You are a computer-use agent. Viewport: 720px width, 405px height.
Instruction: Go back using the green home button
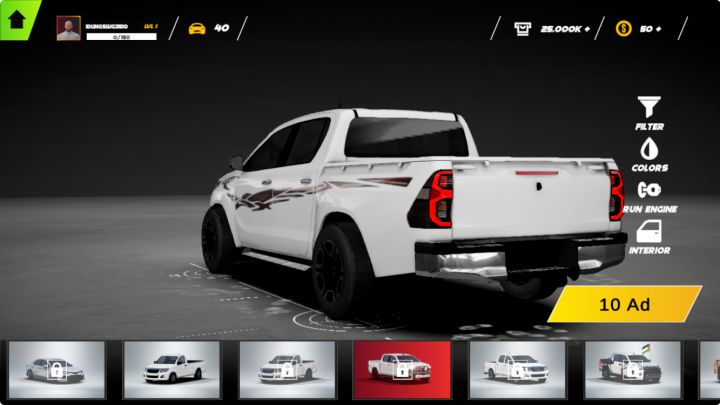click(x=16, y=18)
